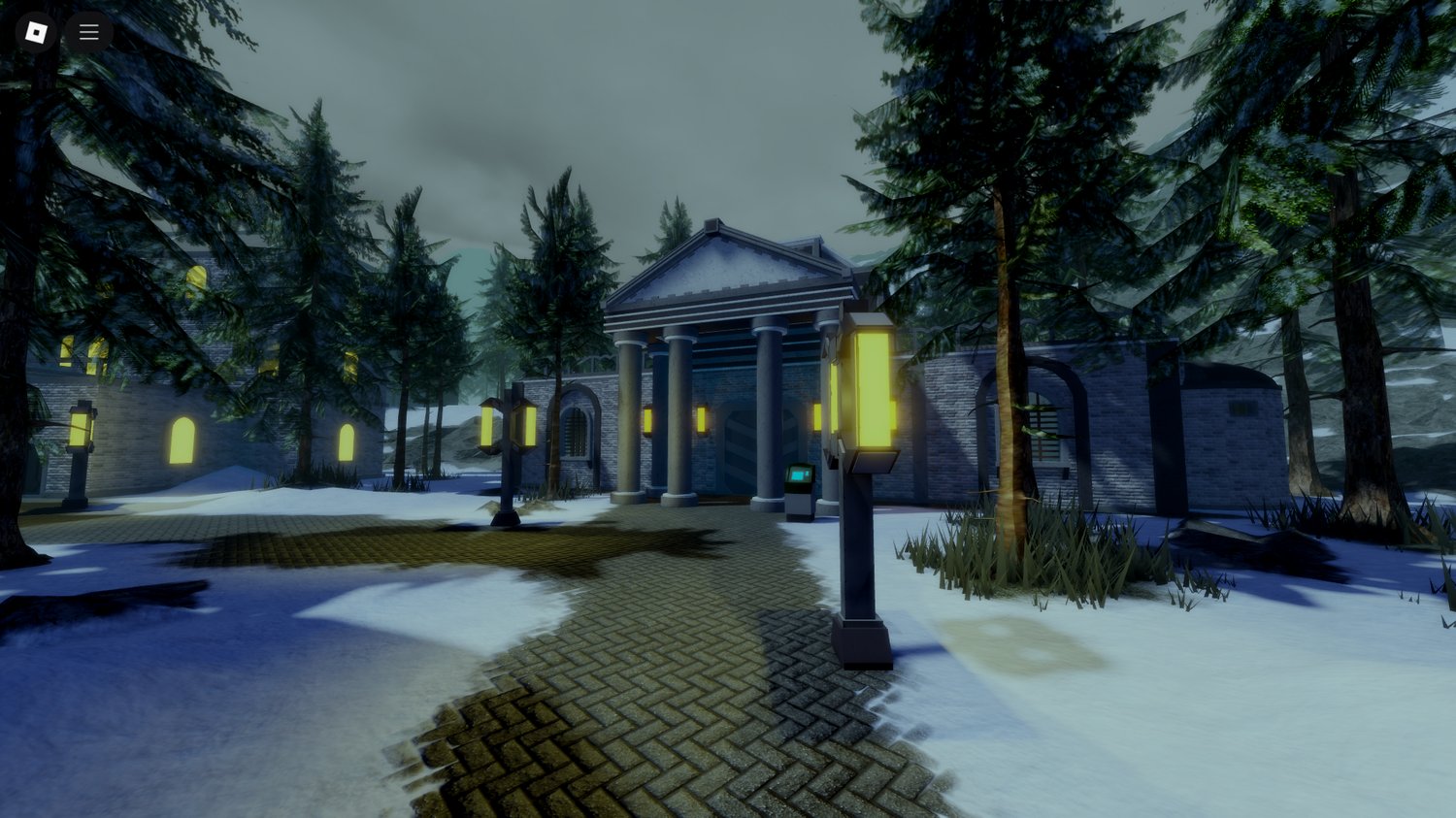Click the leftmost glowing wall lantern
The image size is (1456, 818).
tap(647, 419)
